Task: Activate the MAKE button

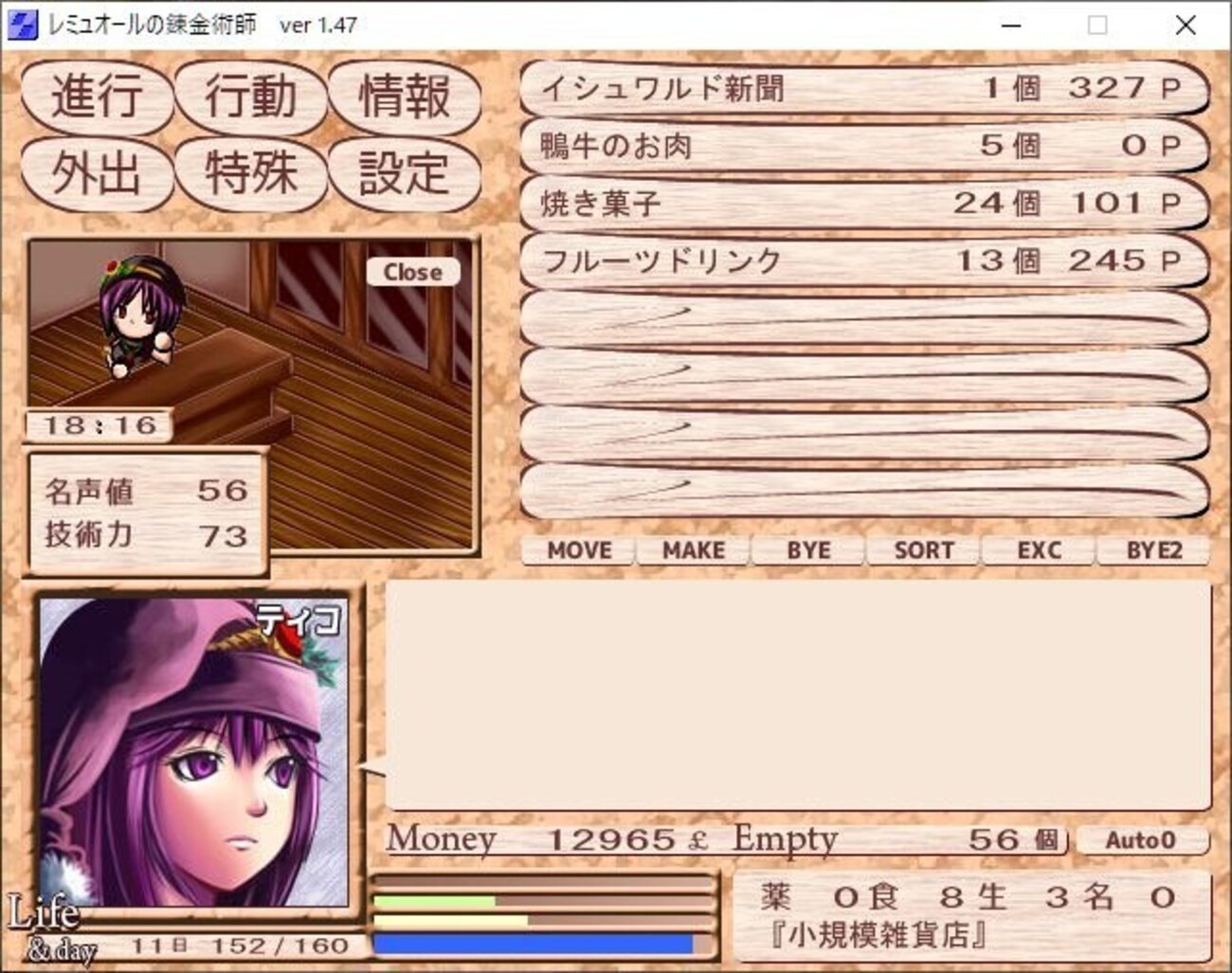Action: pos(694,550)
